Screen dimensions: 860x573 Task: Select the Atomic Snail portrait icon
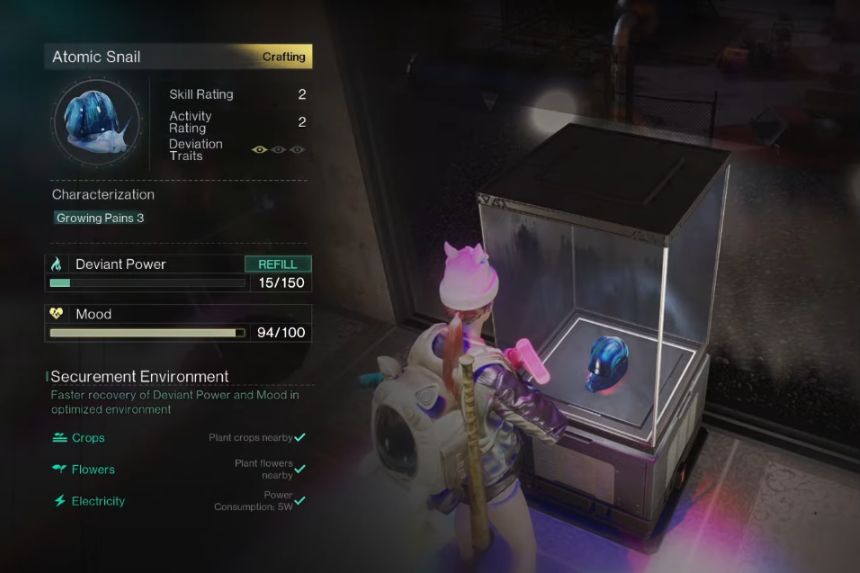(98, 122)
